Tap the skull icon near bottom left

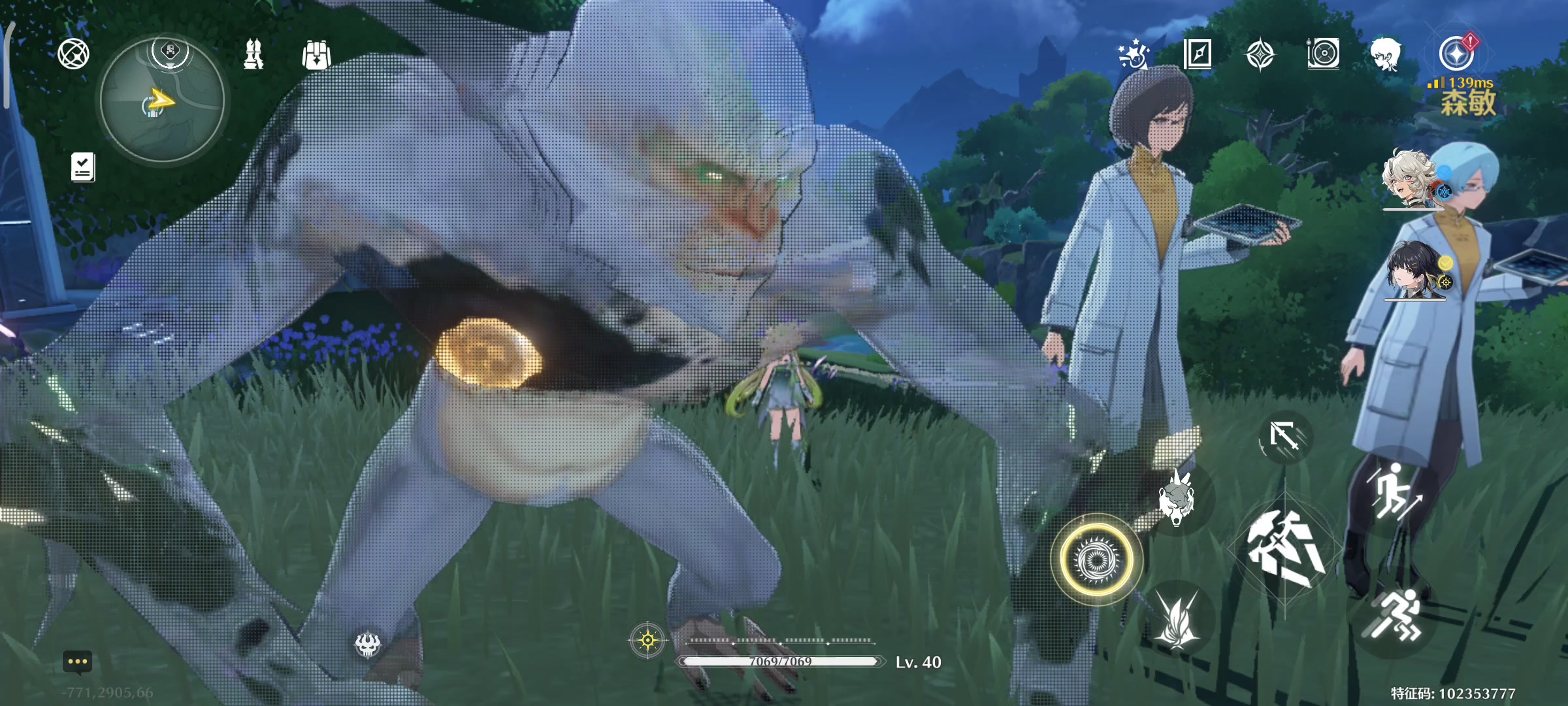368,645
